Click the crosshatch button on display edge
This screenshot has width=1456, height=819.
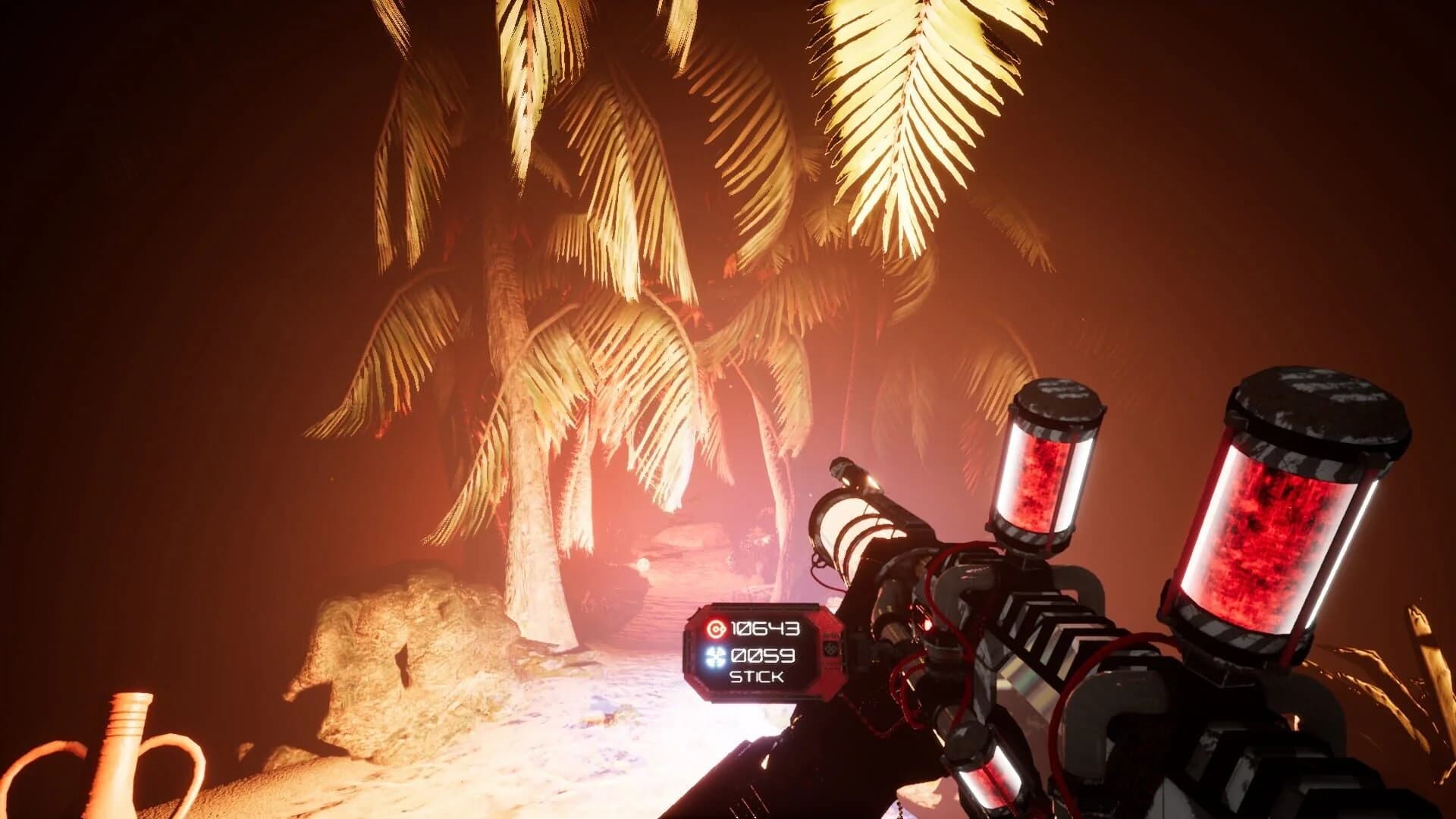[831, 651]
